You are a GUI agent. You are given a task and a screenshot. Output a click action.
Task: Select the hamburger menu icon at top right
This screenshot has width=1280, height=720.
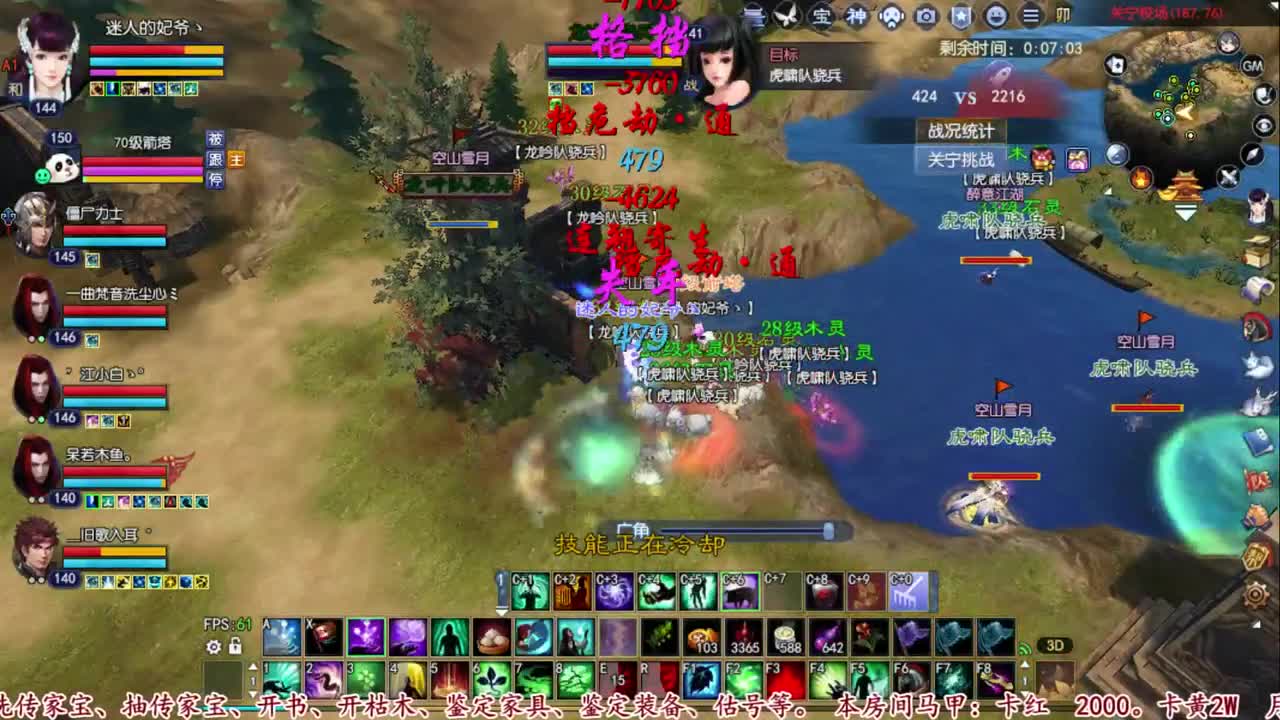tap(1032, 17)
